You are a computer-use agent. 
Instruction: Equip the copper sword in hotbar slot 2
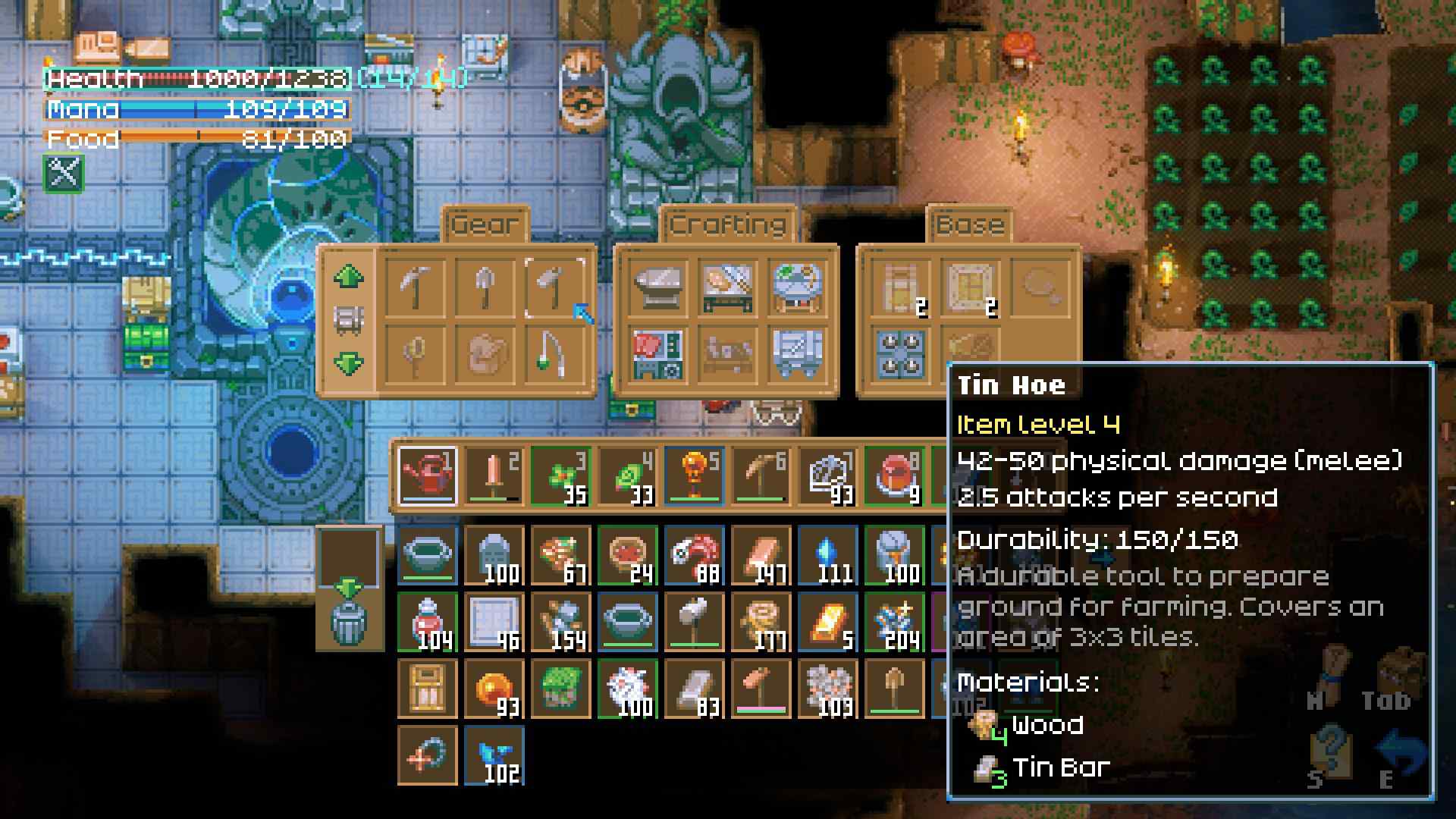tap(494, 476)
